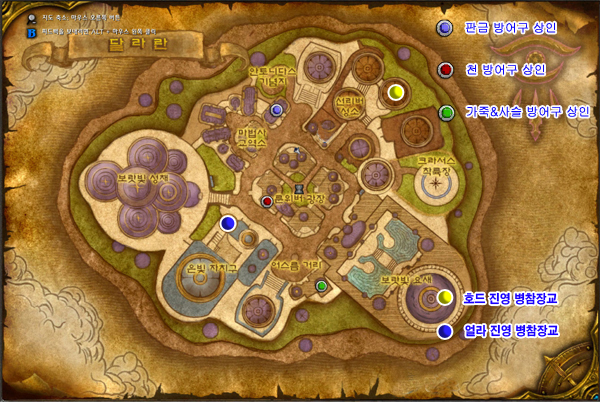Click the 가죽&사슬 방어구 상인 legend entry
The width and height of the screenshot is (600, 402).
528,112
